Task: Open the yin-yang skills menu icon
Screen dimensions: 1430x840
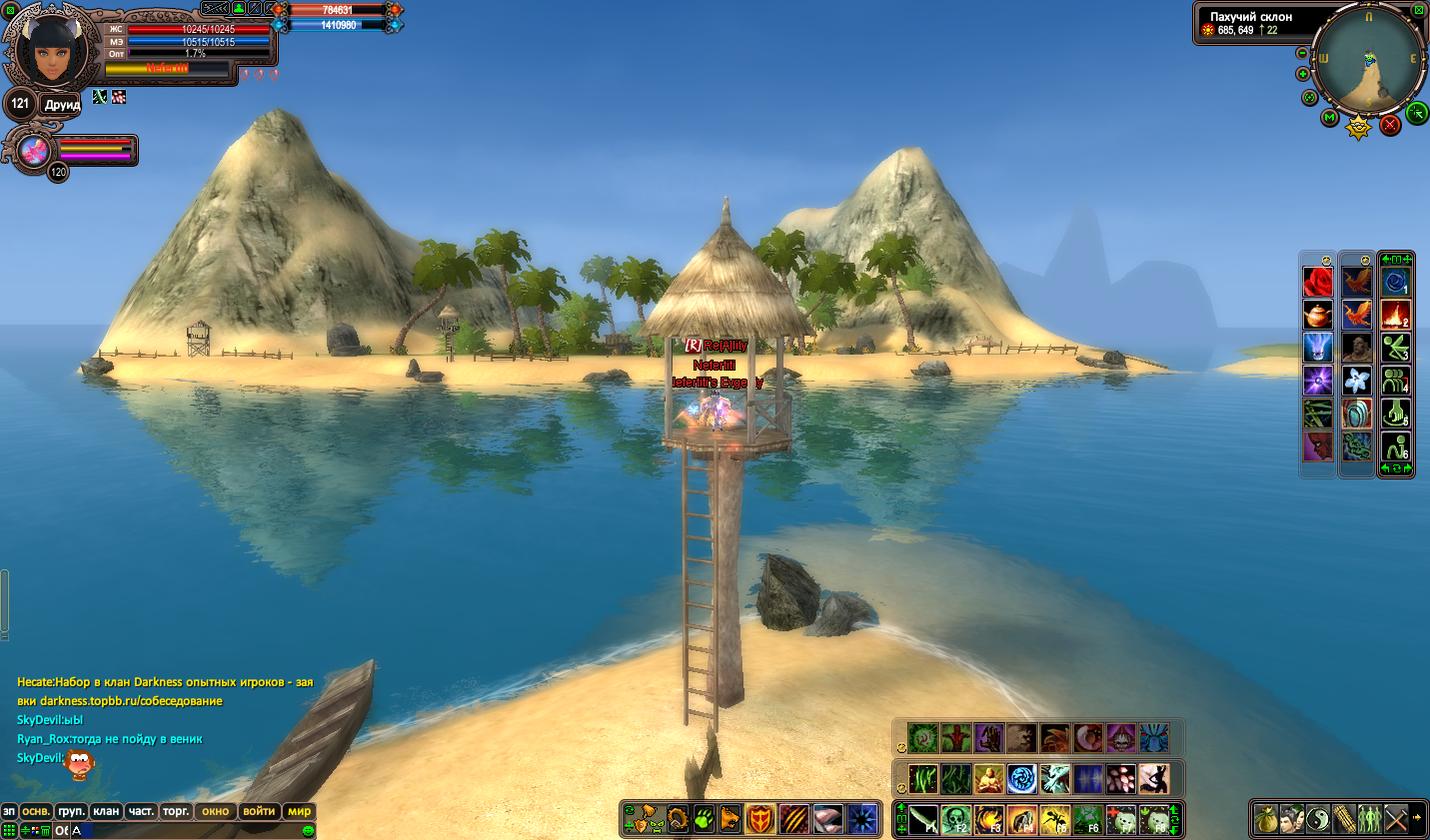Action: (1318, 818)
